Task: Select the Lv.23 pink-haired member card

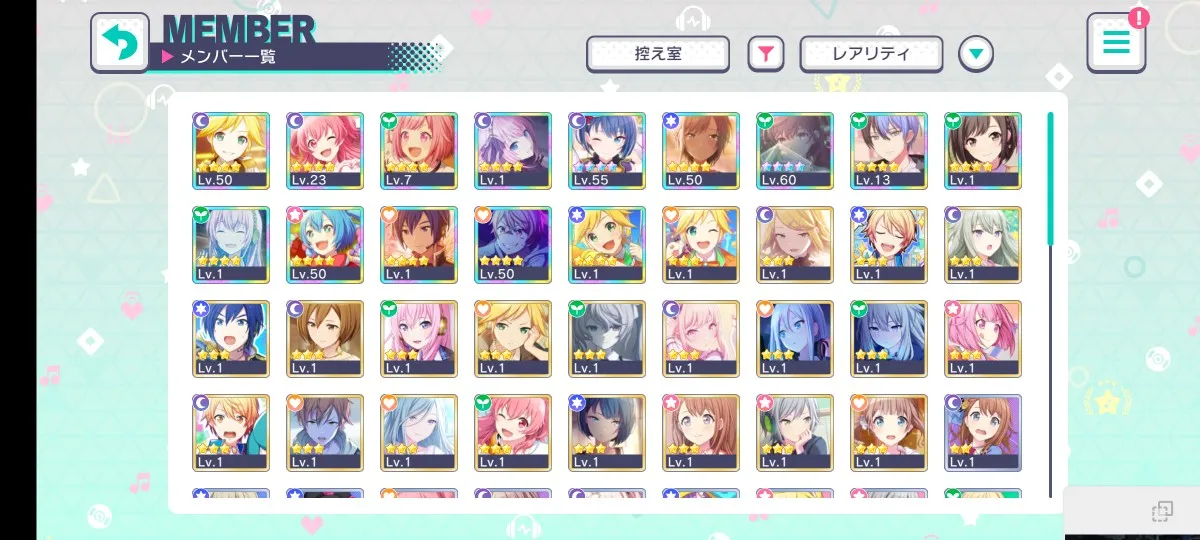Action: 325,150
